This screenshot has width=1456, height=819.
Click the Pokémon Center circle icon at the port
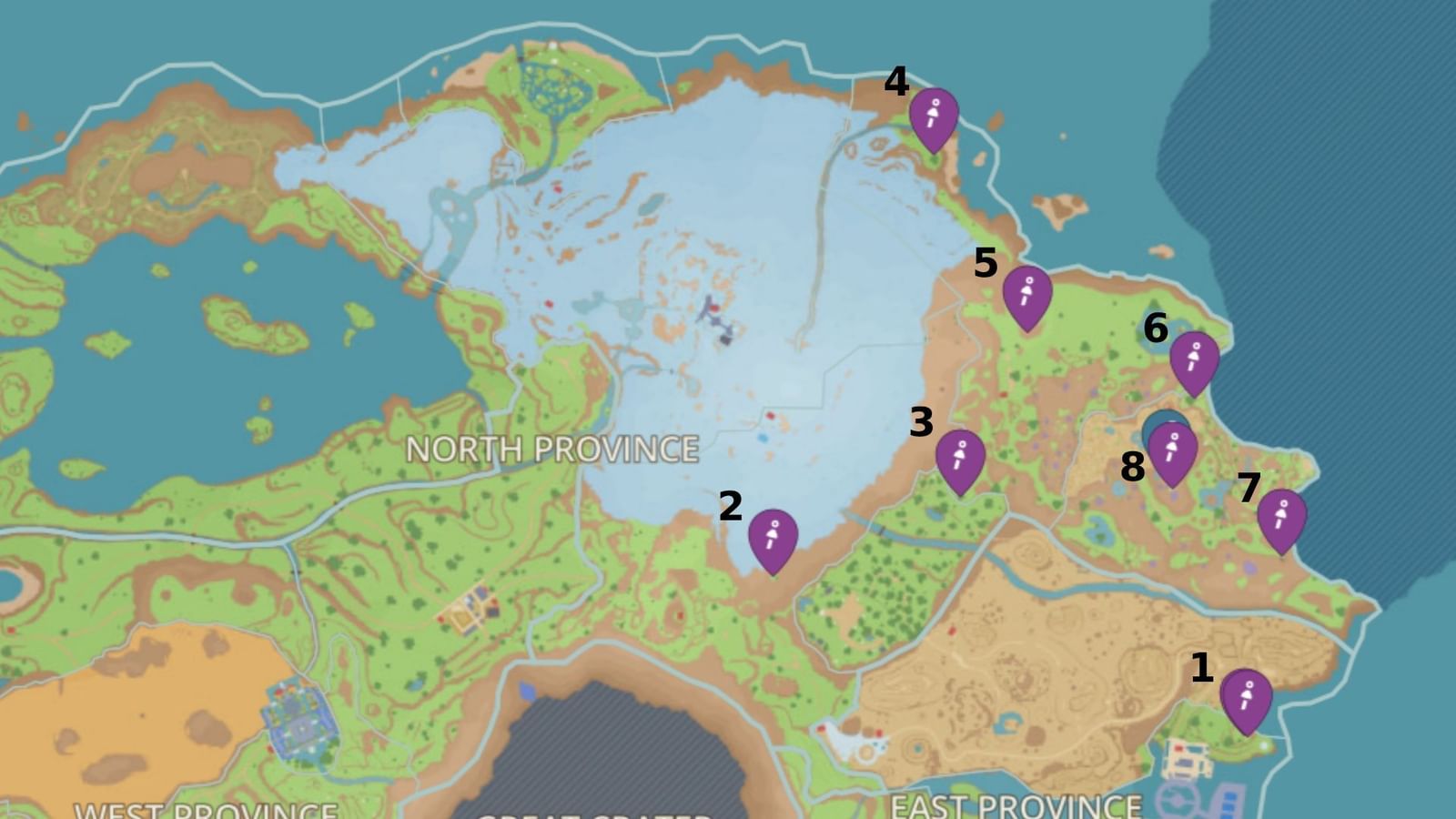(1178, 800)
